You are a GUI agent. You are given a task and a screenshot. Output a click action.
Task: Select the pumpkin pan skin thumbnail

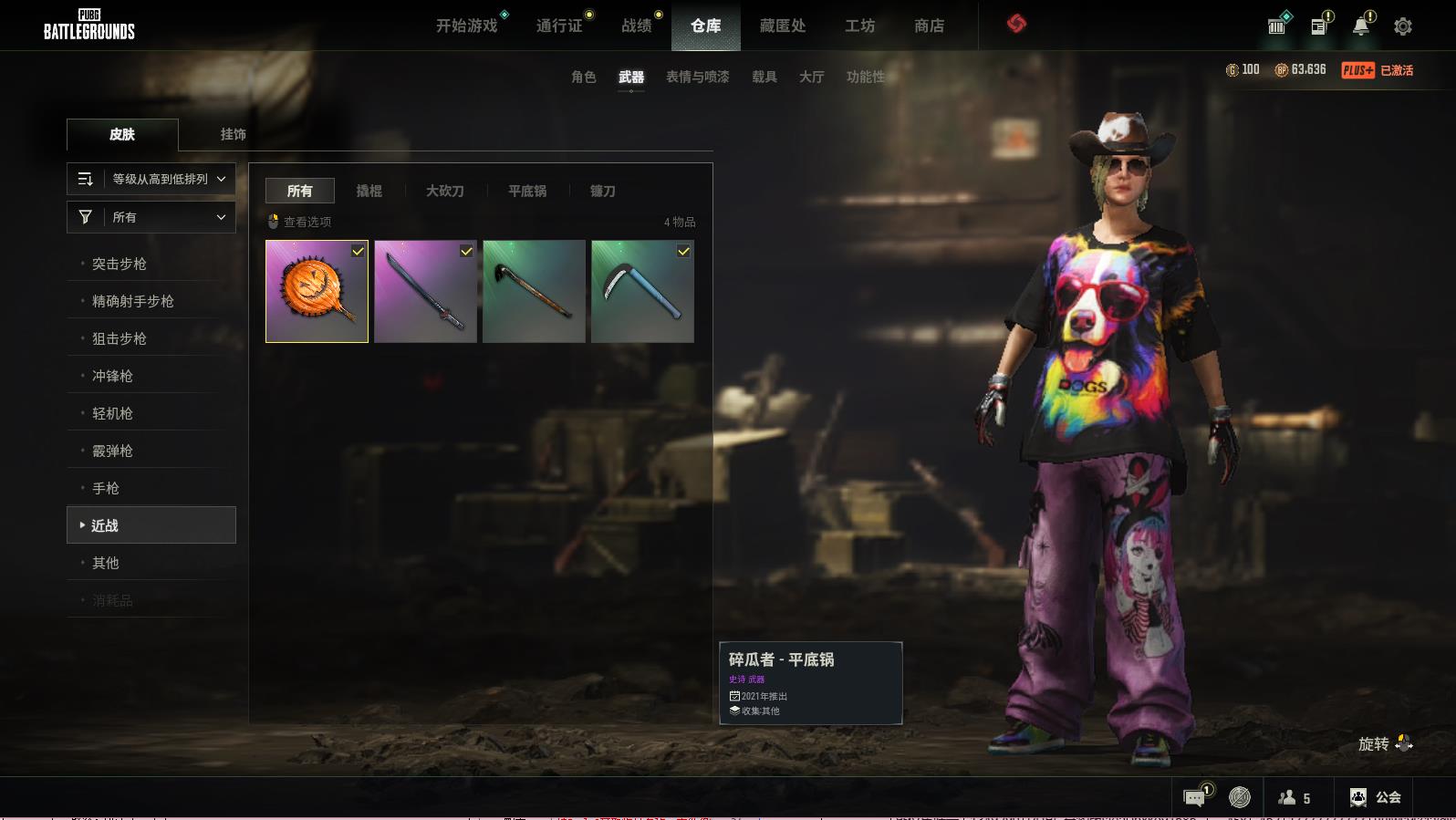click(317, 291)
